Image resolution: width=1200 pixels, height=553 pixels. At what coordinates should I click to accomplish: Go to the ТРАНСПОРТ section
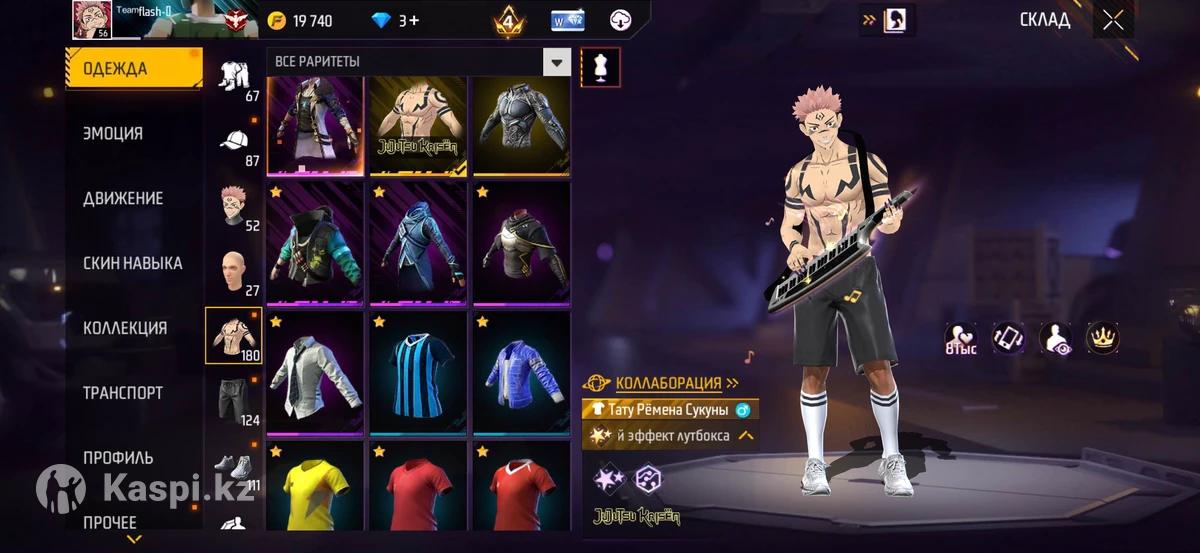[x=122, y=393]
